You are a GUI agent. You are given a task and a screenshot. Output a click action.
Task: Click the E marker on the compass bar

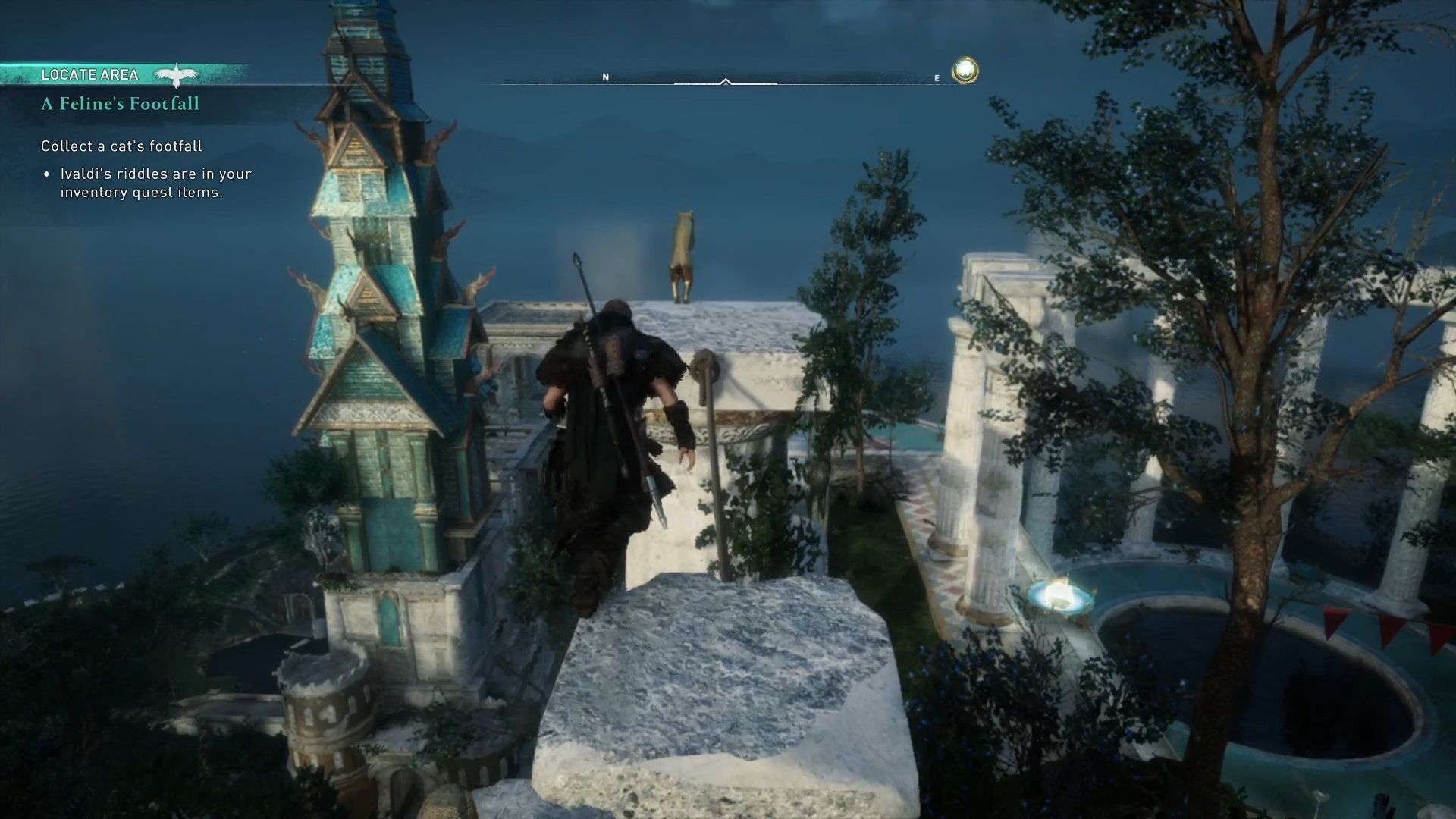937,77
